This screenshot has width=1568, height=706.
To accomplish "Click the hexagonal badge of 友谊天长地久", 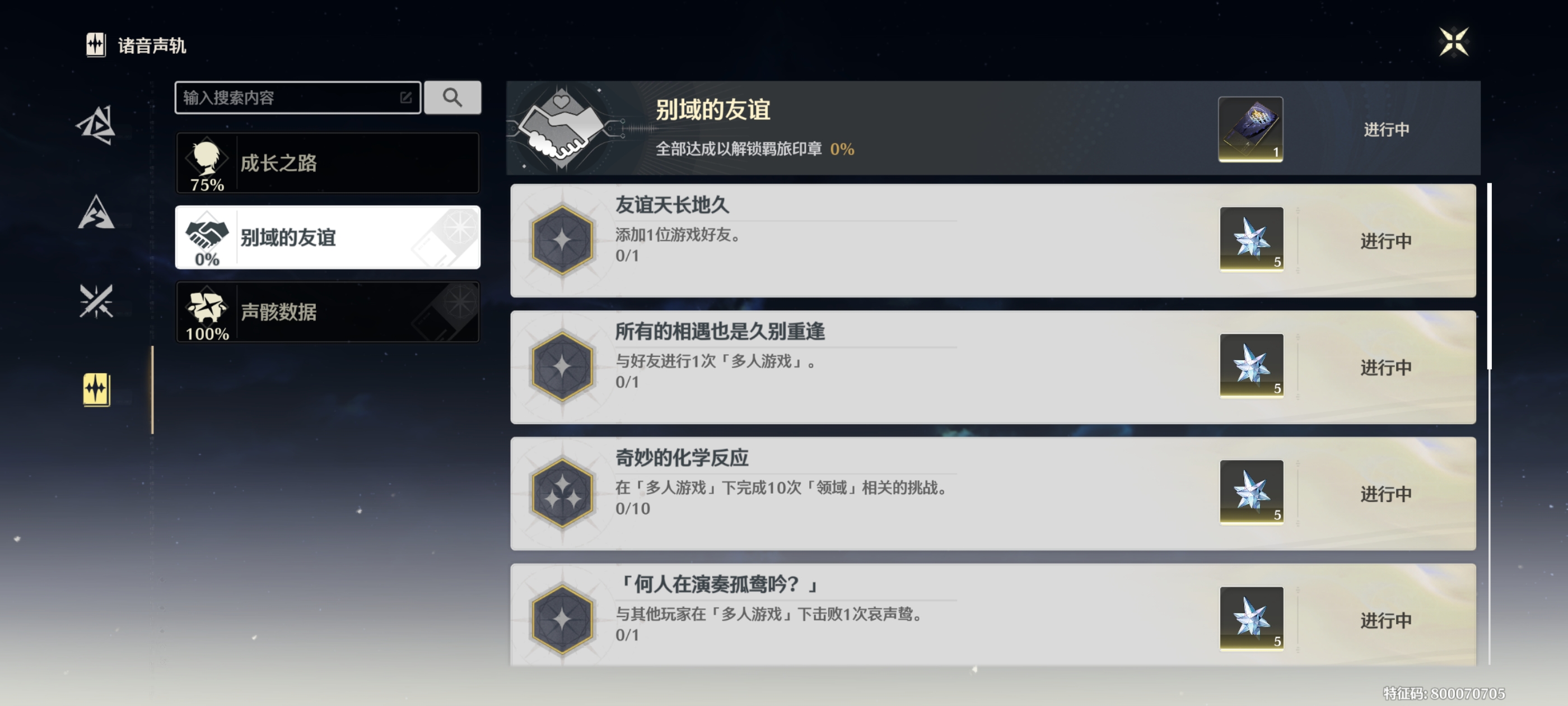I will (x=563, y=239).
